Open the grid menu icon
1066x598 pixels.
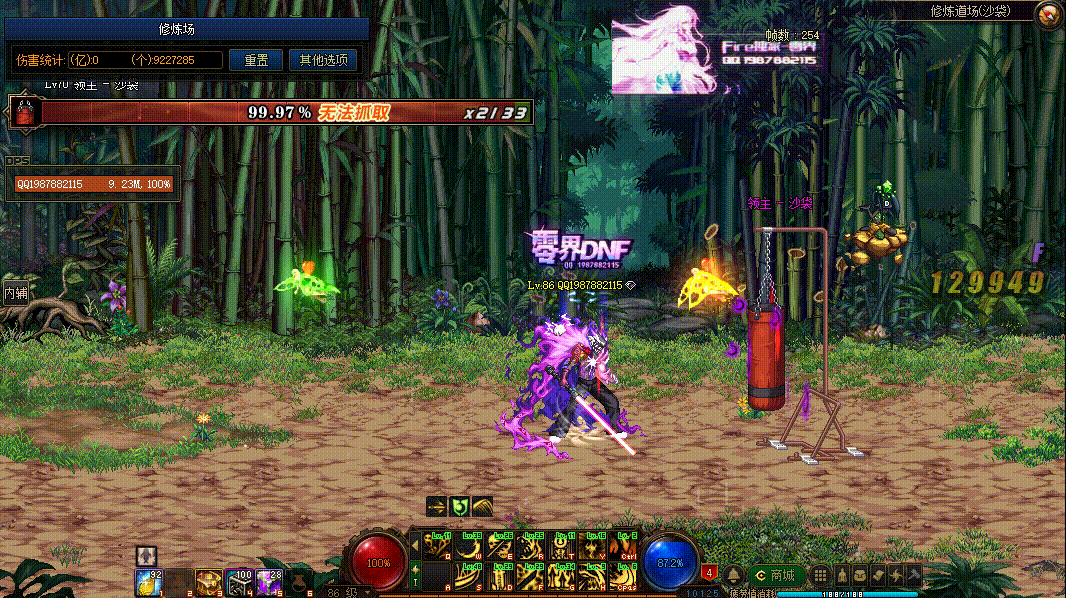pyautogui.click(x=820, y=575)
